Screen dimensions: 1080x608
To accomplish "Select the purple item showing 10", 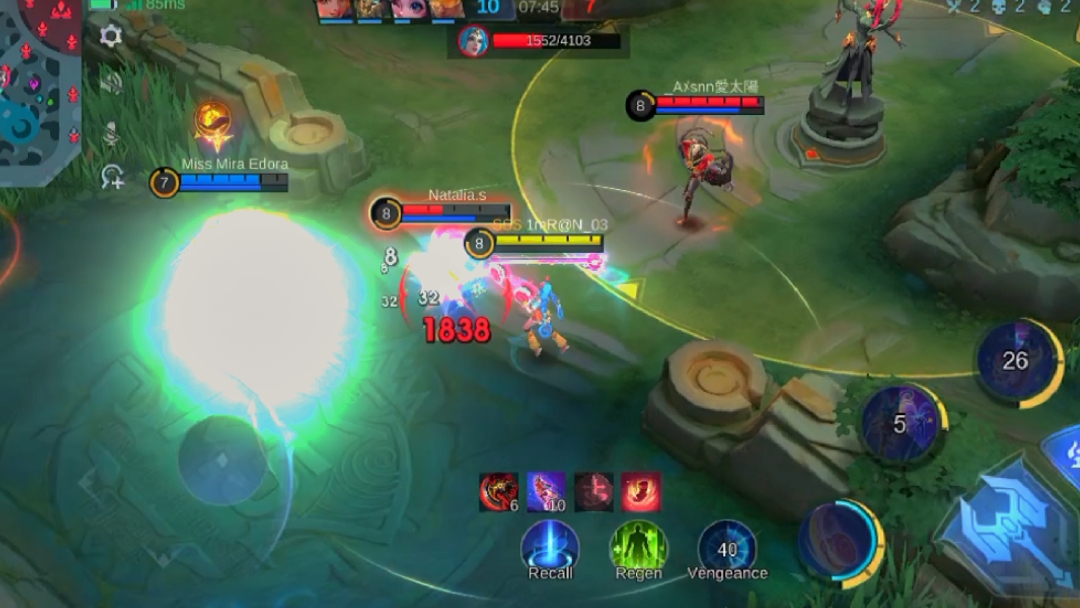I will [546, 492].
